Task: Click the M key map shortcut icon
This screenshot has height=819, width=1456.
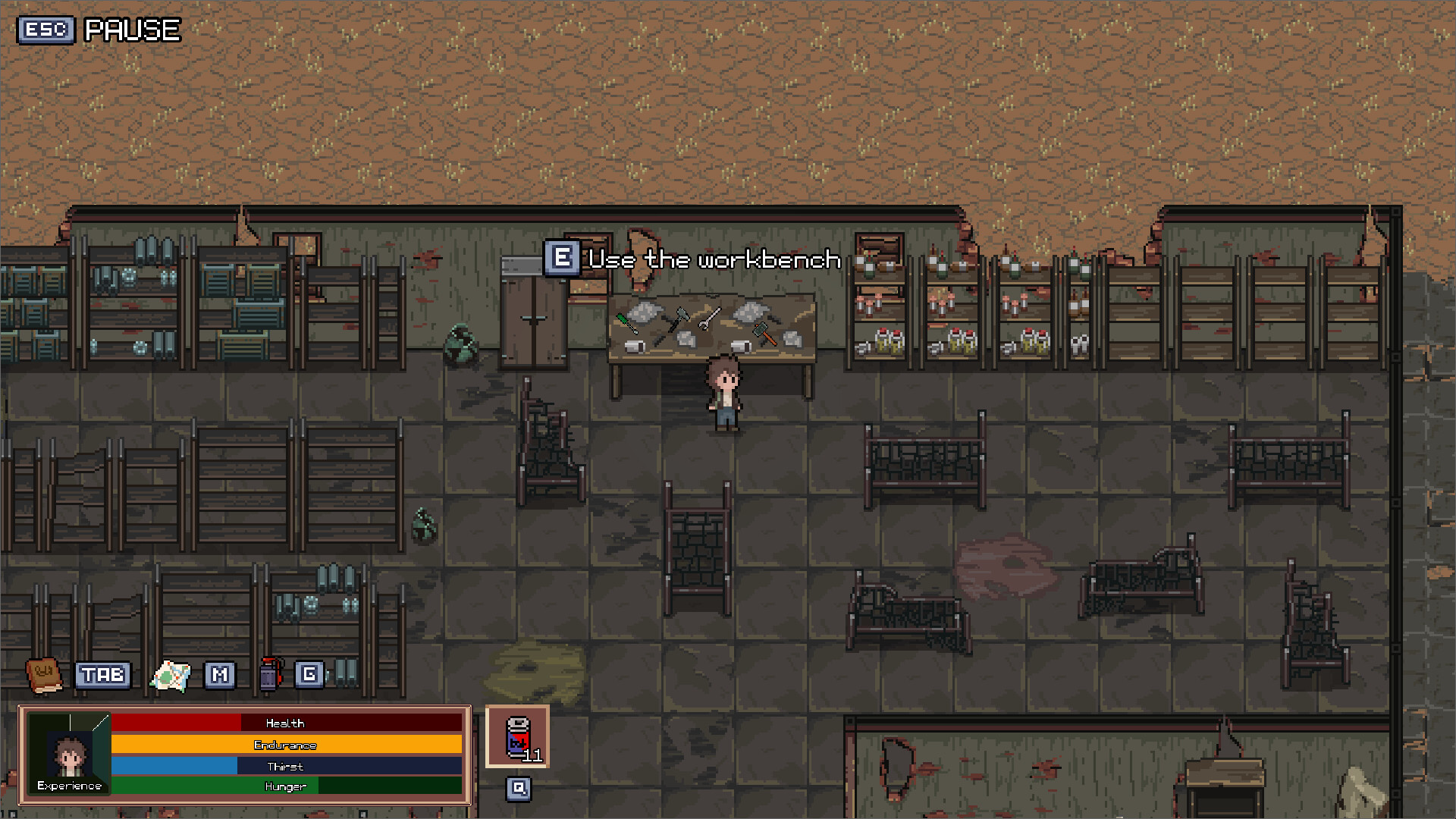Action: pos(220,675)
